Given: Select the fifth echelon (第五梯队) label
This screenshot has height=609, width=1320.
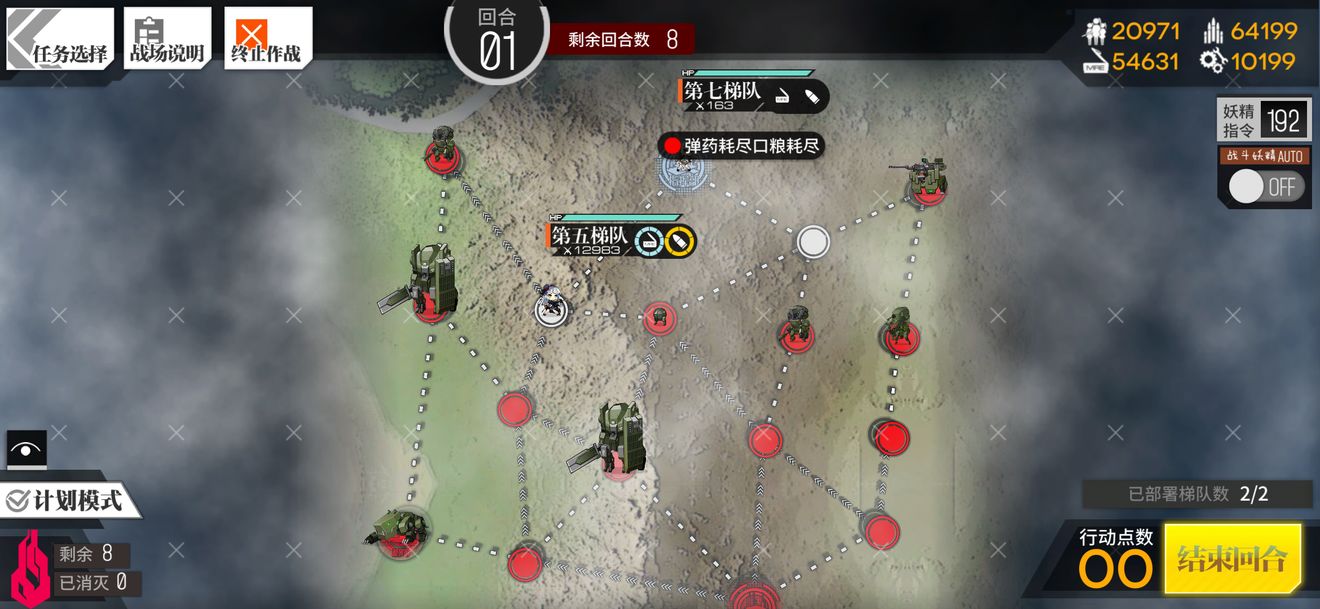Looking at the screenshot, I should click(x=590, y=236).
